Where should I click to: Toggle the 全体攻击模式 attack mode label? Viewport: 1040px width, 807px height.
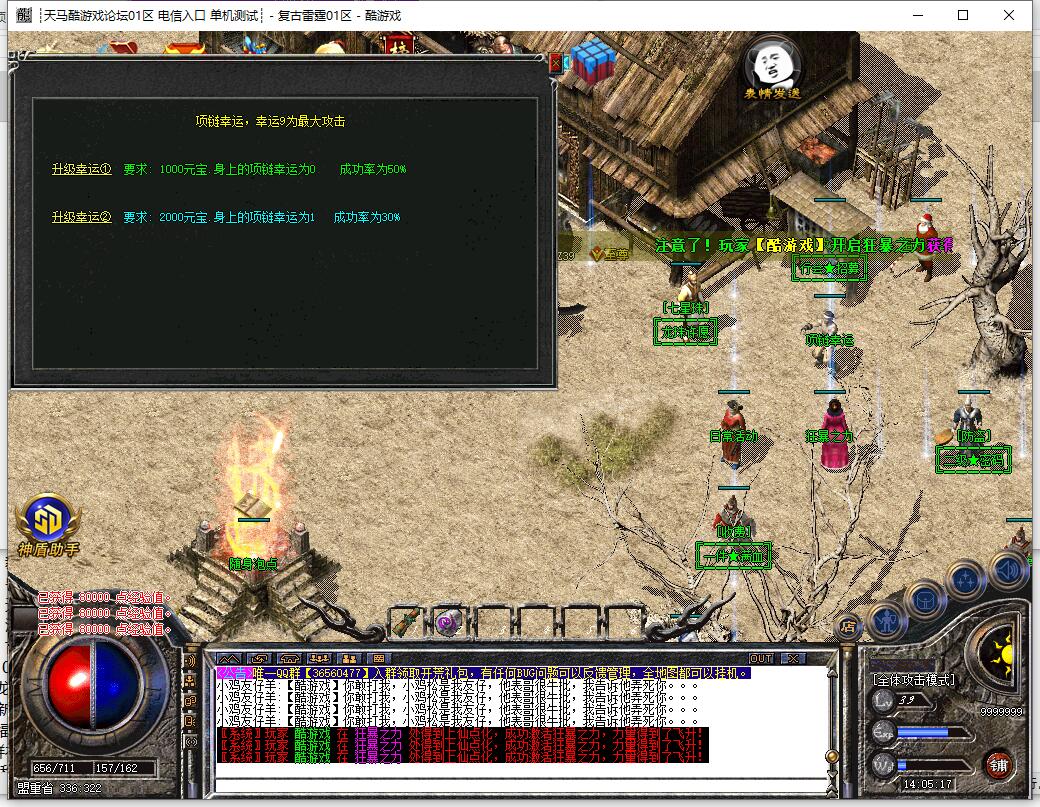point(913,680)
